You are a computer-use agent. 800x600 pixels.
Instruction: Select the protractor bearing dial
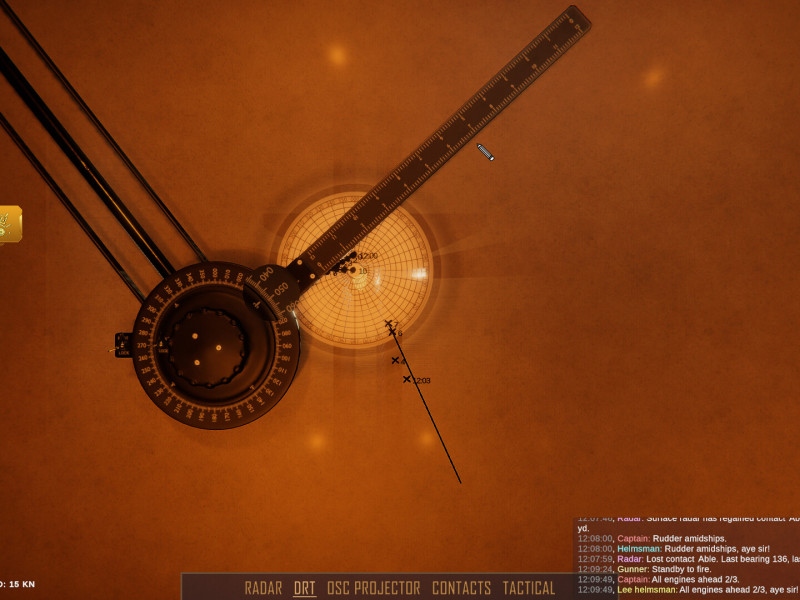[215, 345]
